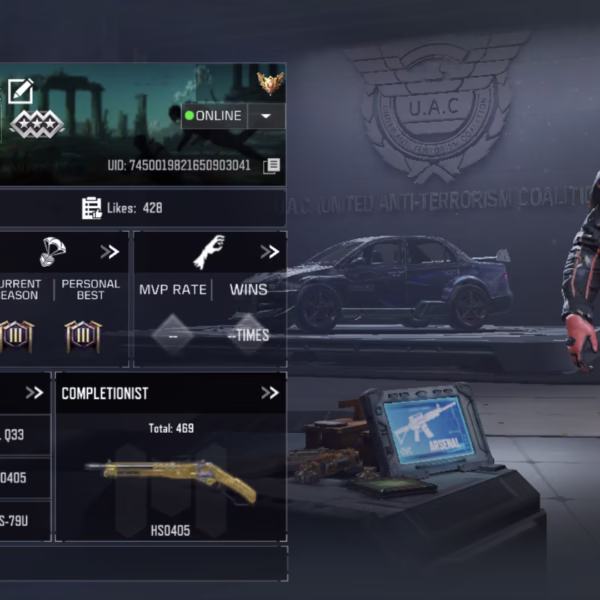Image resolution: width=600 pixels, height=600 pixels.
Task: Select the golden HSO405 shotgun thumbnail
Action: [170, 480]
